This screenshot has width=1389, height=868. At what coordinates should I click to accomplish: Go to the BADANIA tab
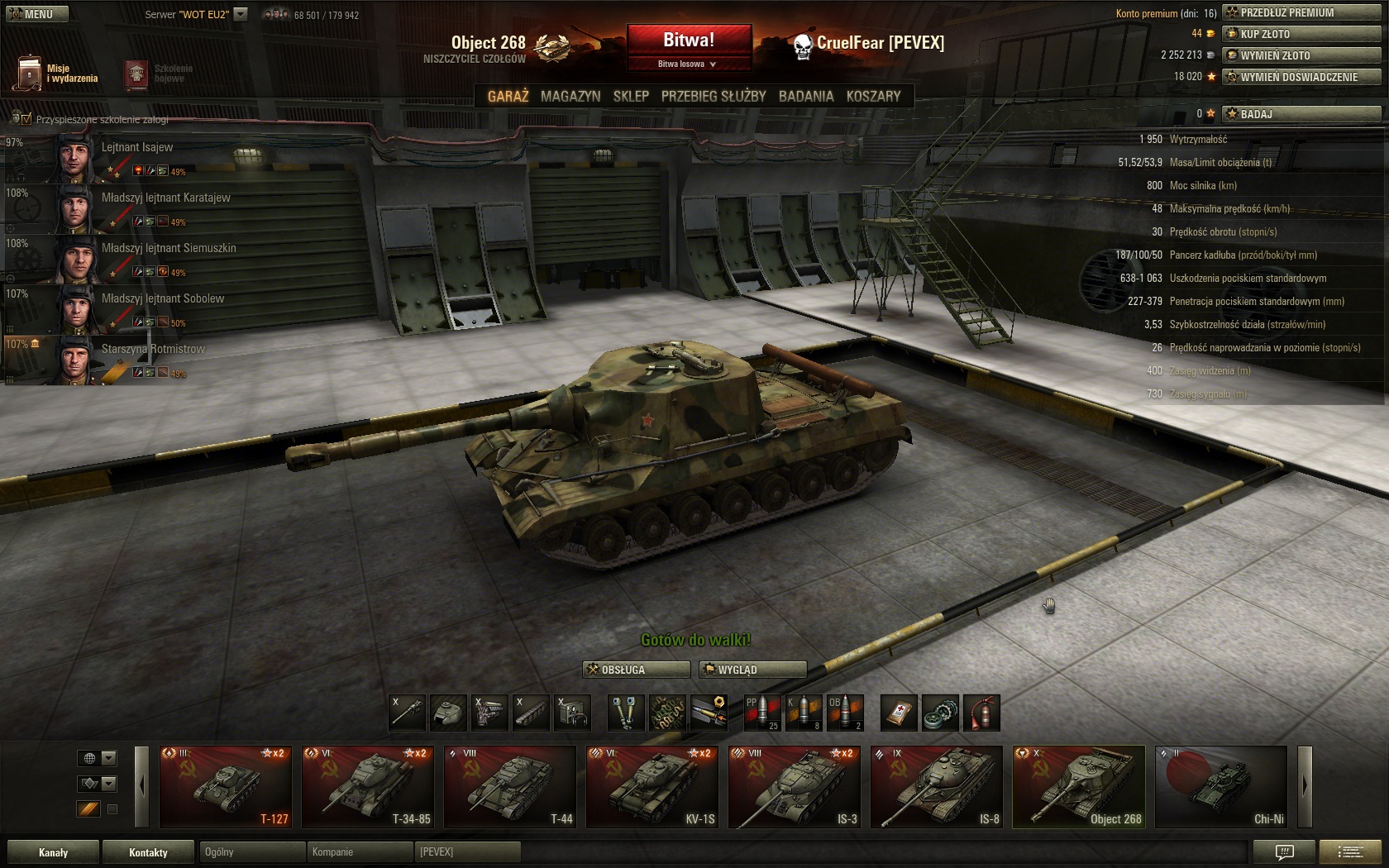[806, 96]
